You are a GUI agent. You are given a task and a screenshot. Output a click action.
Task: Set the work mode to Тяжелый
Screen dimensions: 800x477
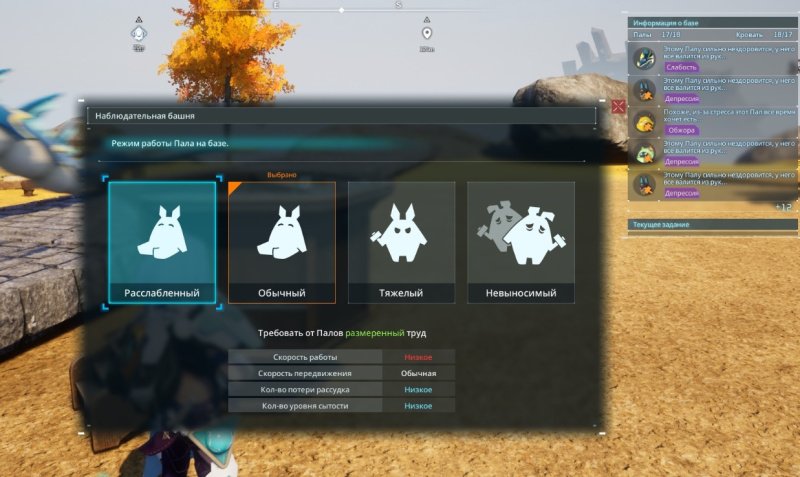[x=401, y=242]
